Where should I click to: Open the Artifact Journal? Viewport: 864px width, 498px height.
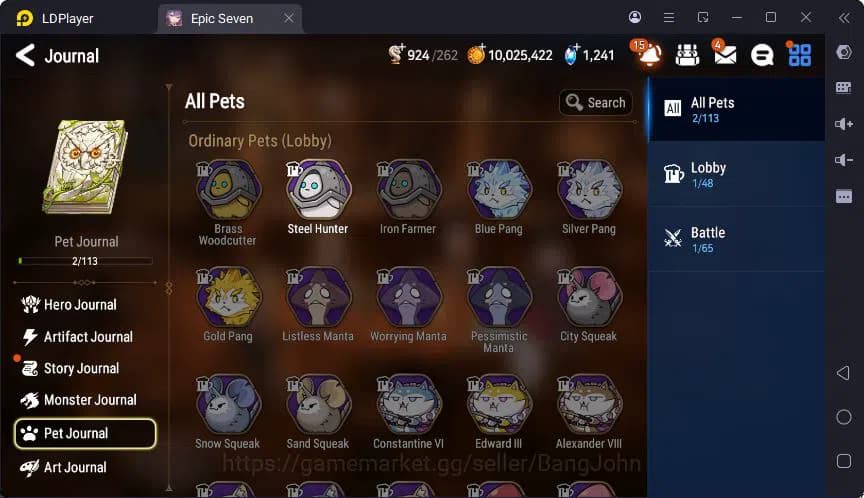[x=88, y=337]
